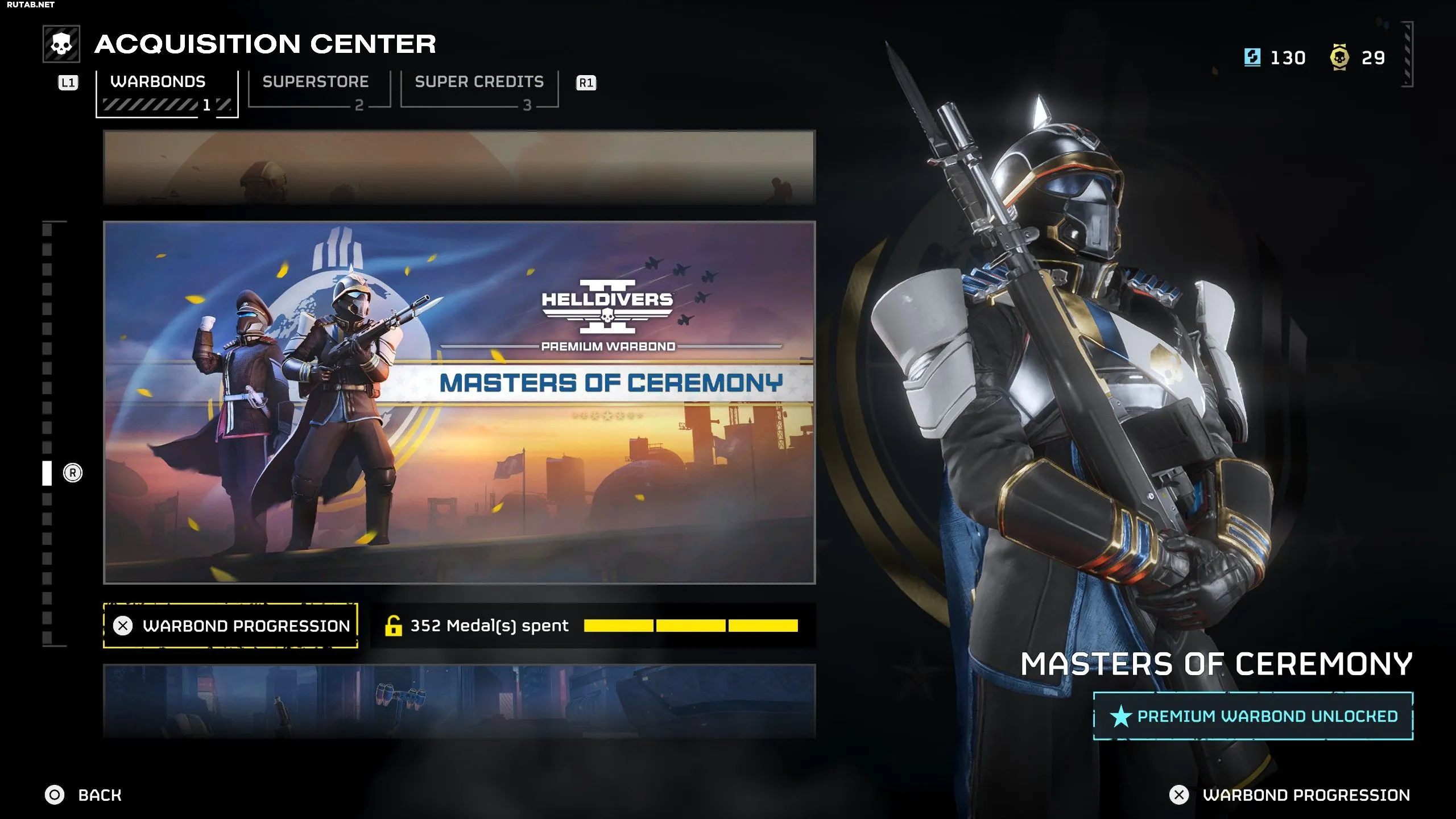Select the partially visible warbond banner above
Image resolution: width=1456 pixels, height=819 pixels.
pos(459,167)
